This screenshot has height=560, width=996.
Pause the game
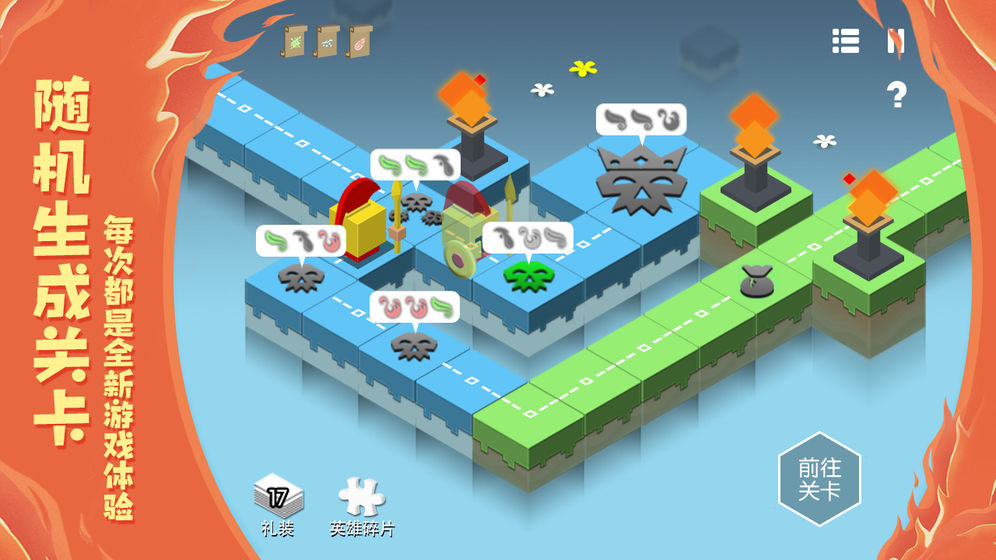tap(895, 40)
